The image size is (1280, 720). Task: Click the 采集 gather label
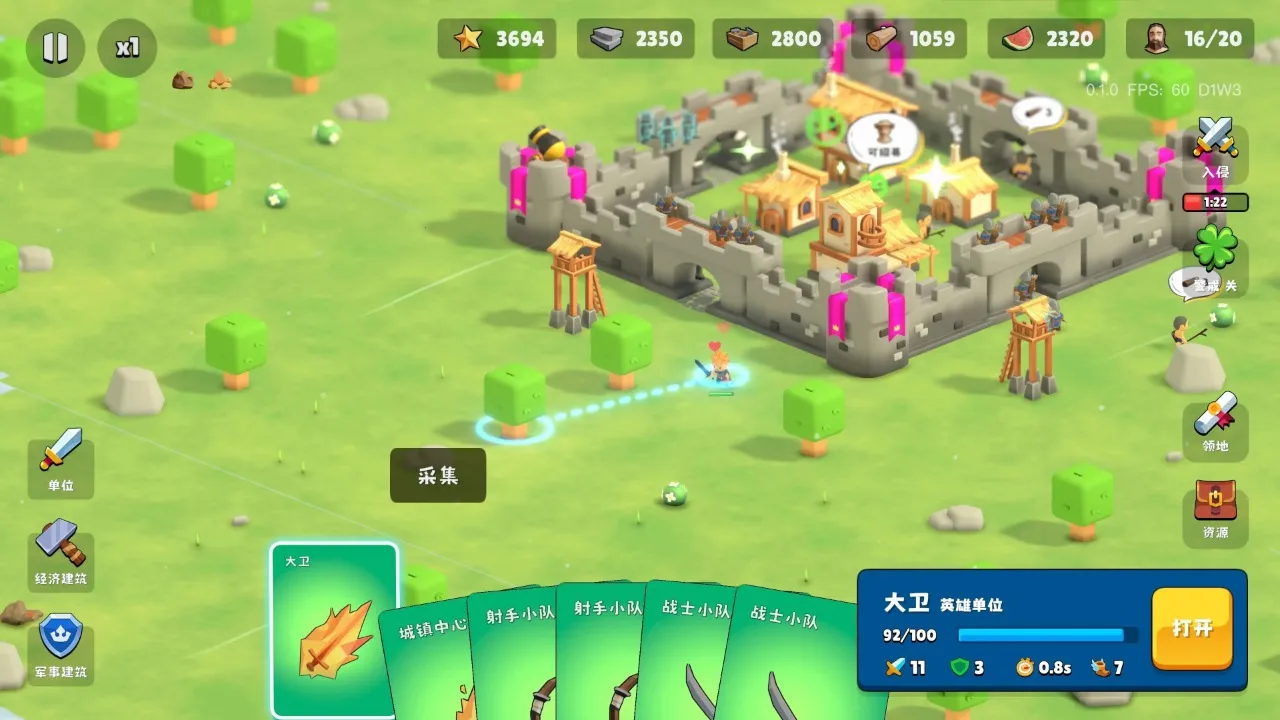438,476
